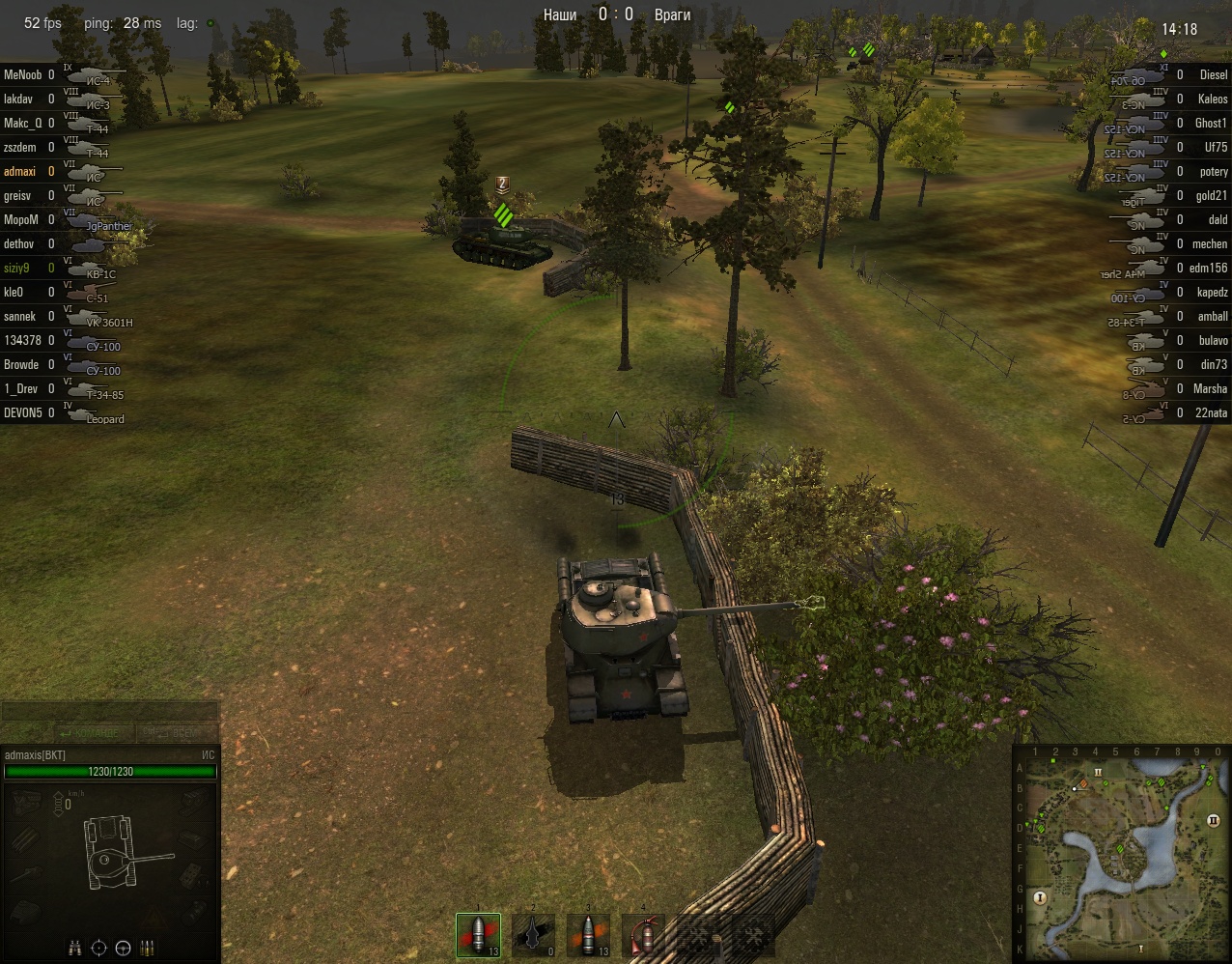Viewport: 1232px width, 964px height.
Task: Choose the empty shell type in slot 2
Action: [x=533, y=935]
